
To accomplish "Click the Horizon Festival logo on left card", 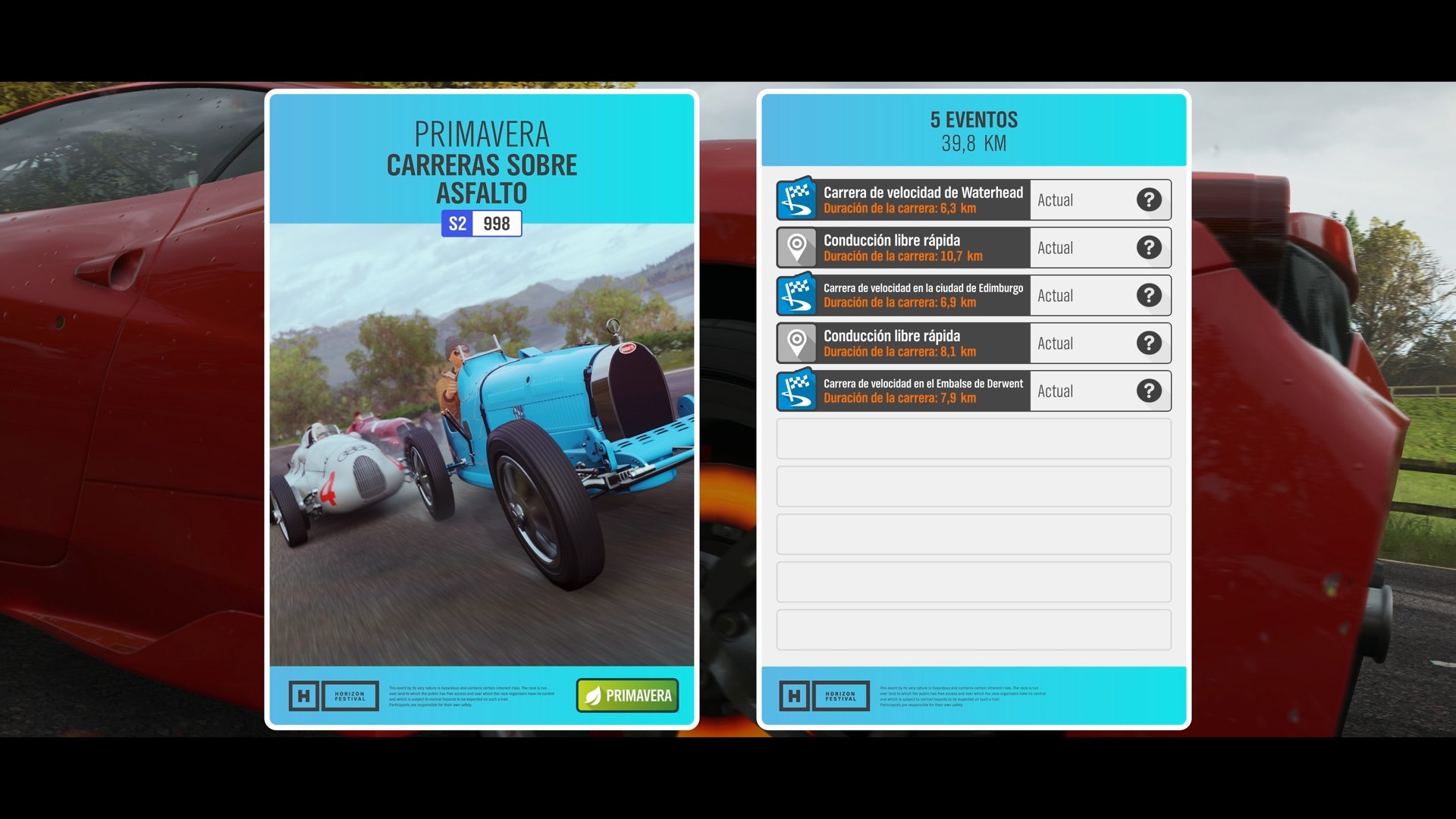I will (x=332, y=695).
